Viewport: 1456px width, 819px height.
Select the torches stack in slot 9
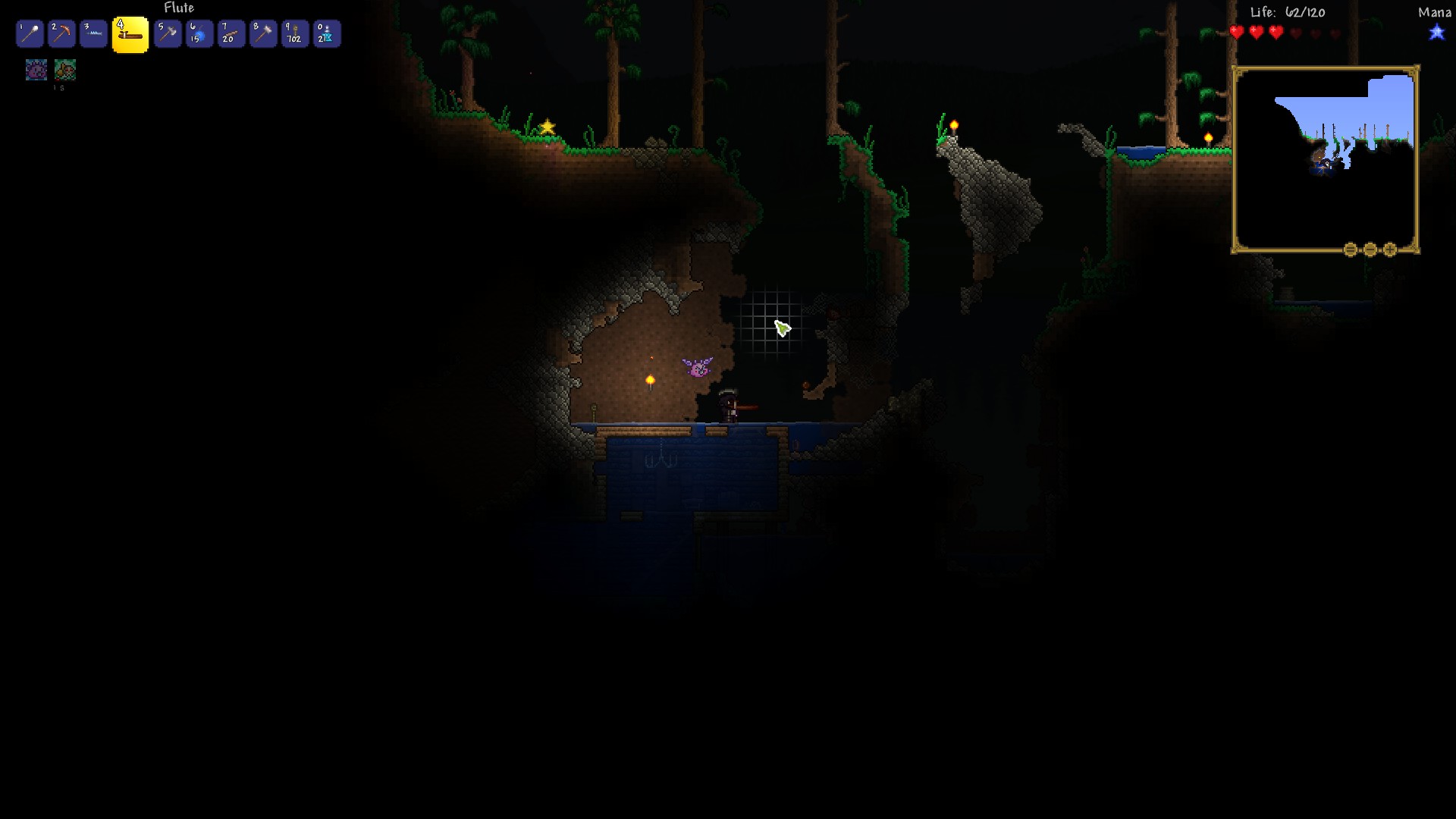point(295,33)
